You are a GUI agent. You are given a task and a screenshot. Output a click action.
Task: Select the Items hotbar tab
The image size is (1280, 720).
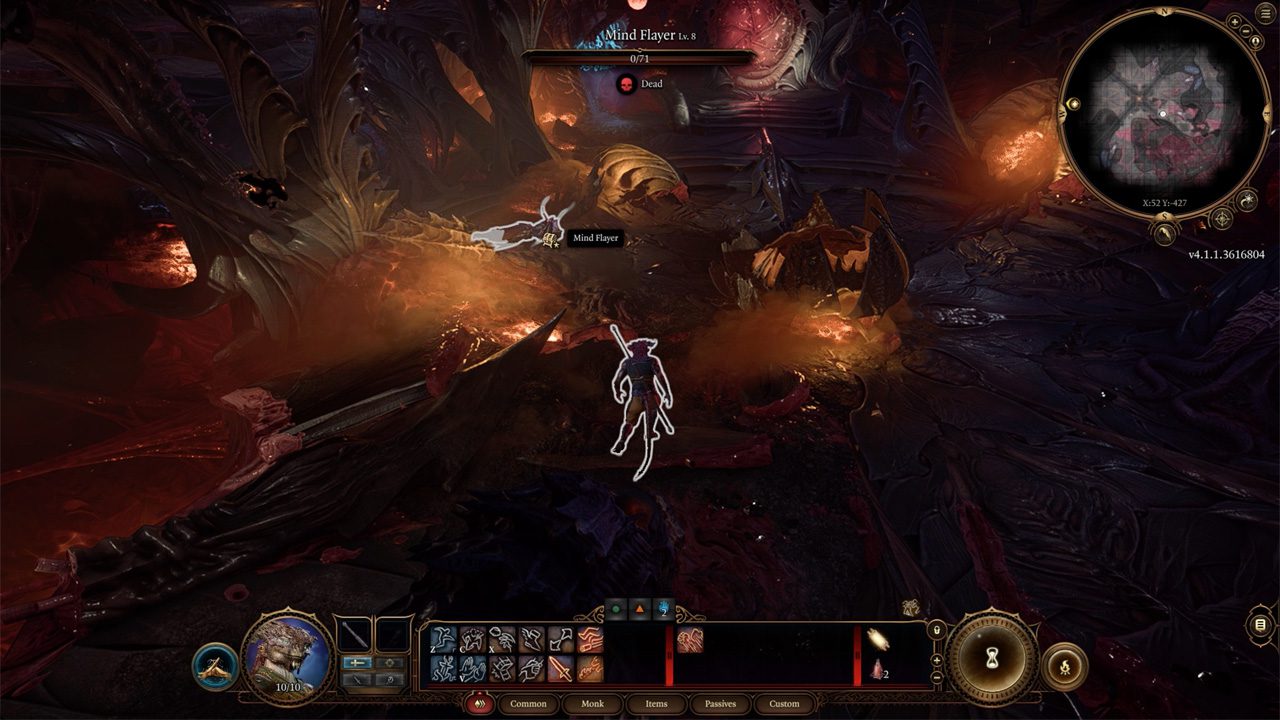[x=656, y=703]
